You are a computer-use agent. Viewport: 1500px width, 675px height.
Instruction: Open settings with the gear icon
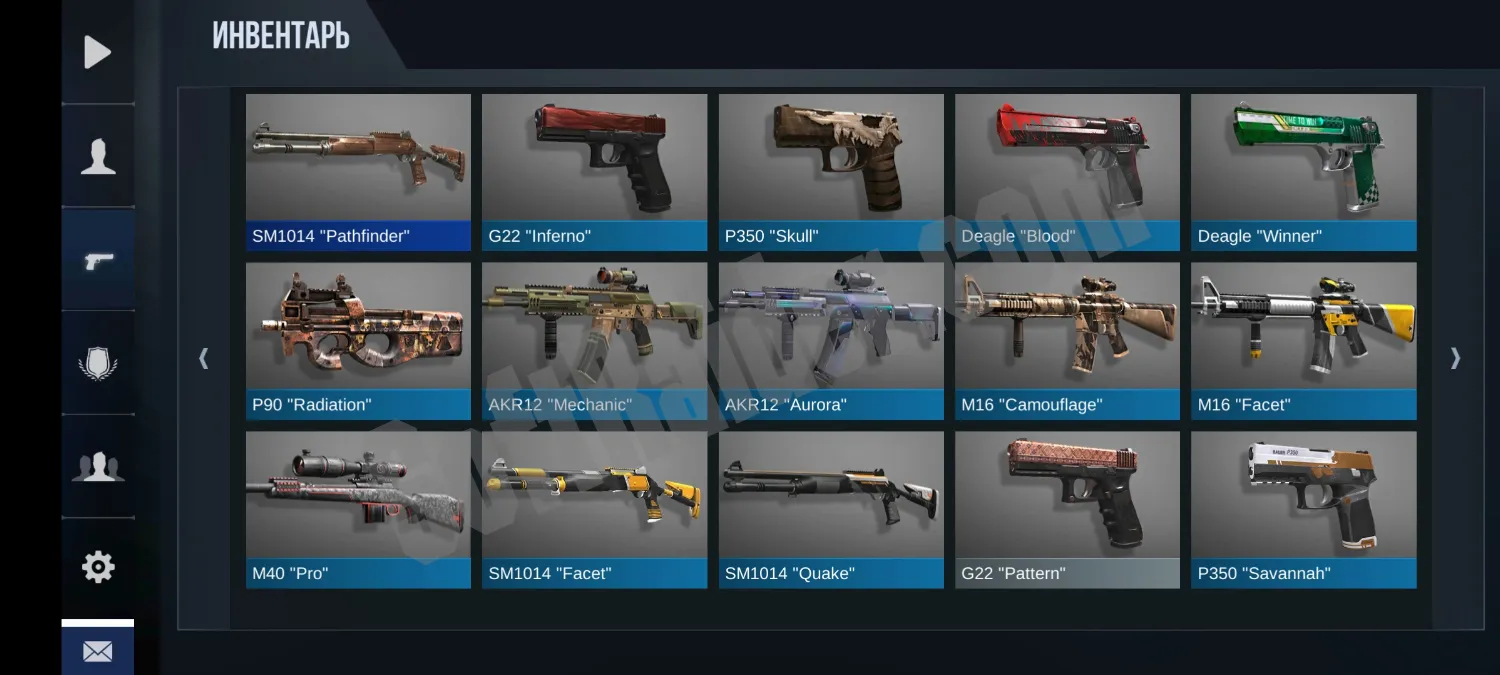coord(98,567)
